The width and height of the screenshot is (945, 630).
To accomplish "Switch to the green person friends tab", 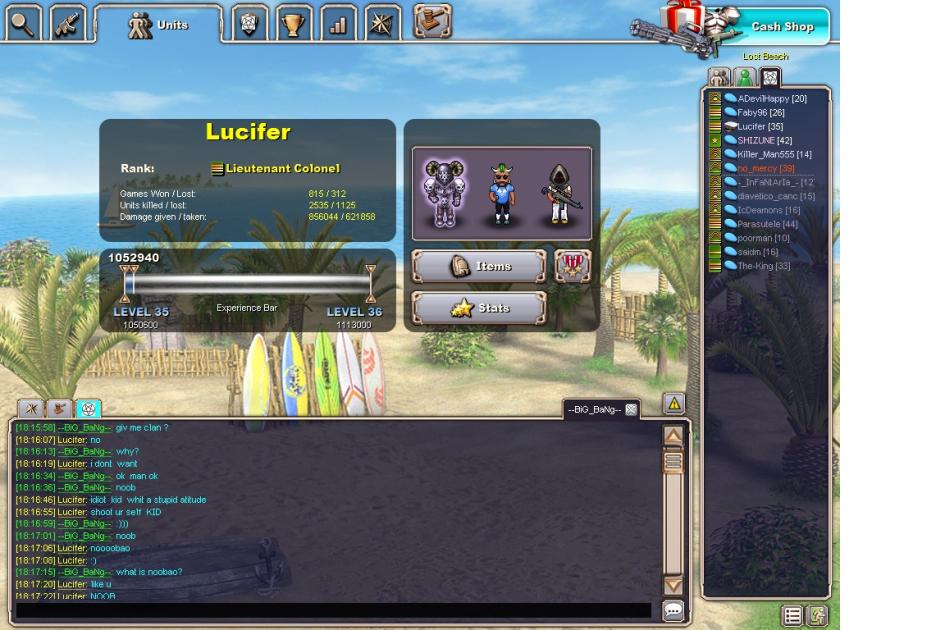I will 744,77.
